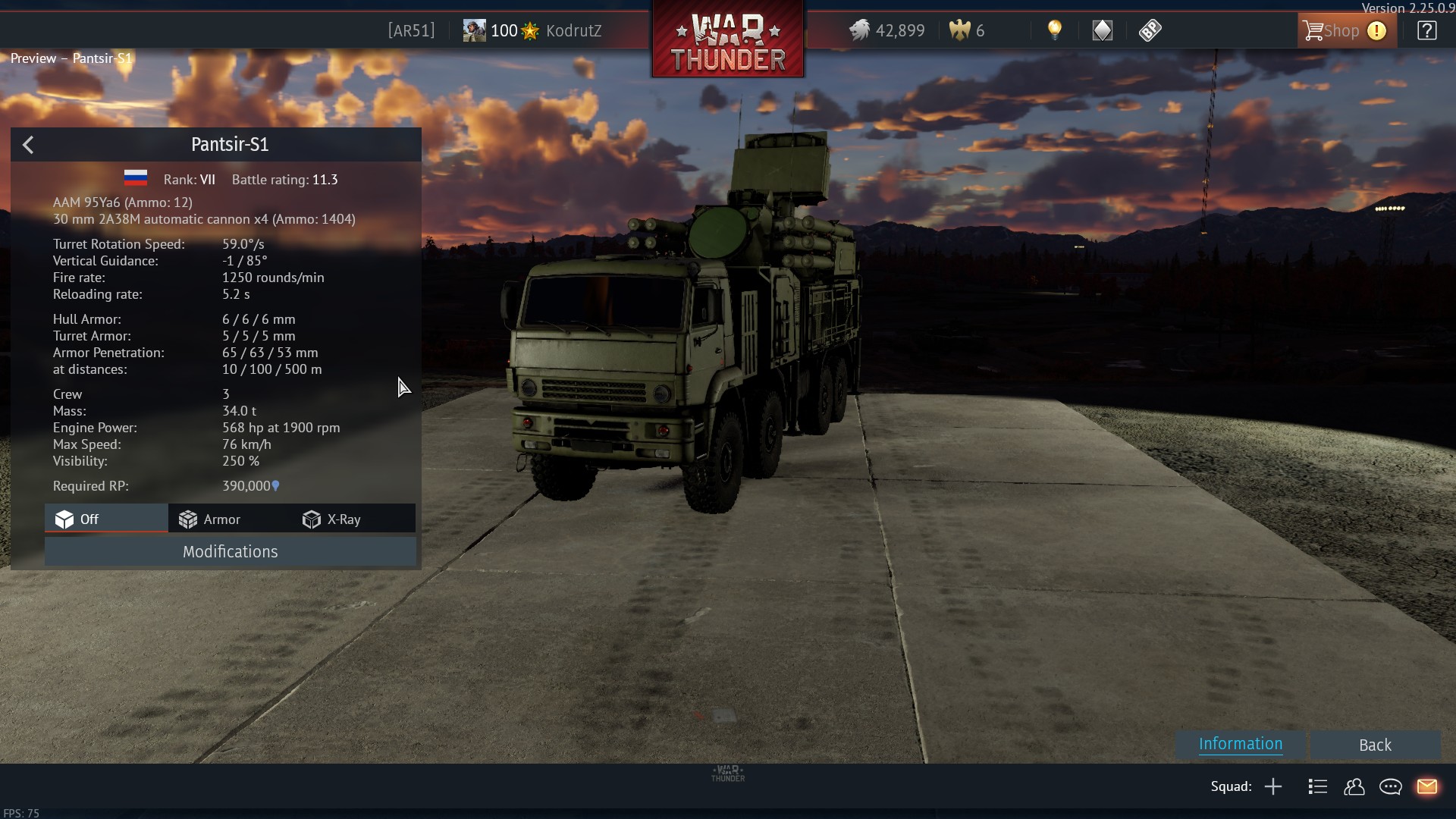Viewport: 1456px width, 819px height.
Task: Open the list icon beside Squad
Action: 1317,786
